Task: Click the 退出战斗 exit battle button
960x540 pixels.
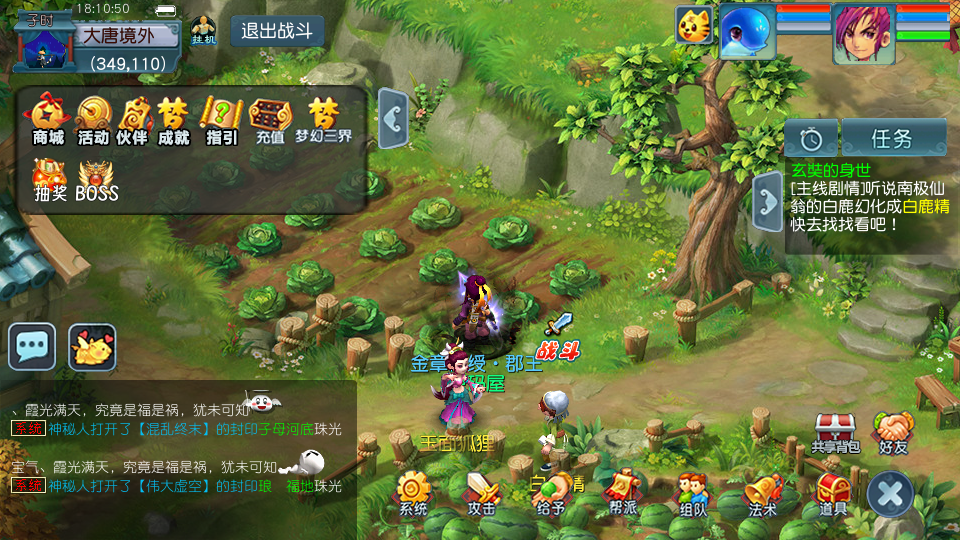Action: [x=277, y=31]
